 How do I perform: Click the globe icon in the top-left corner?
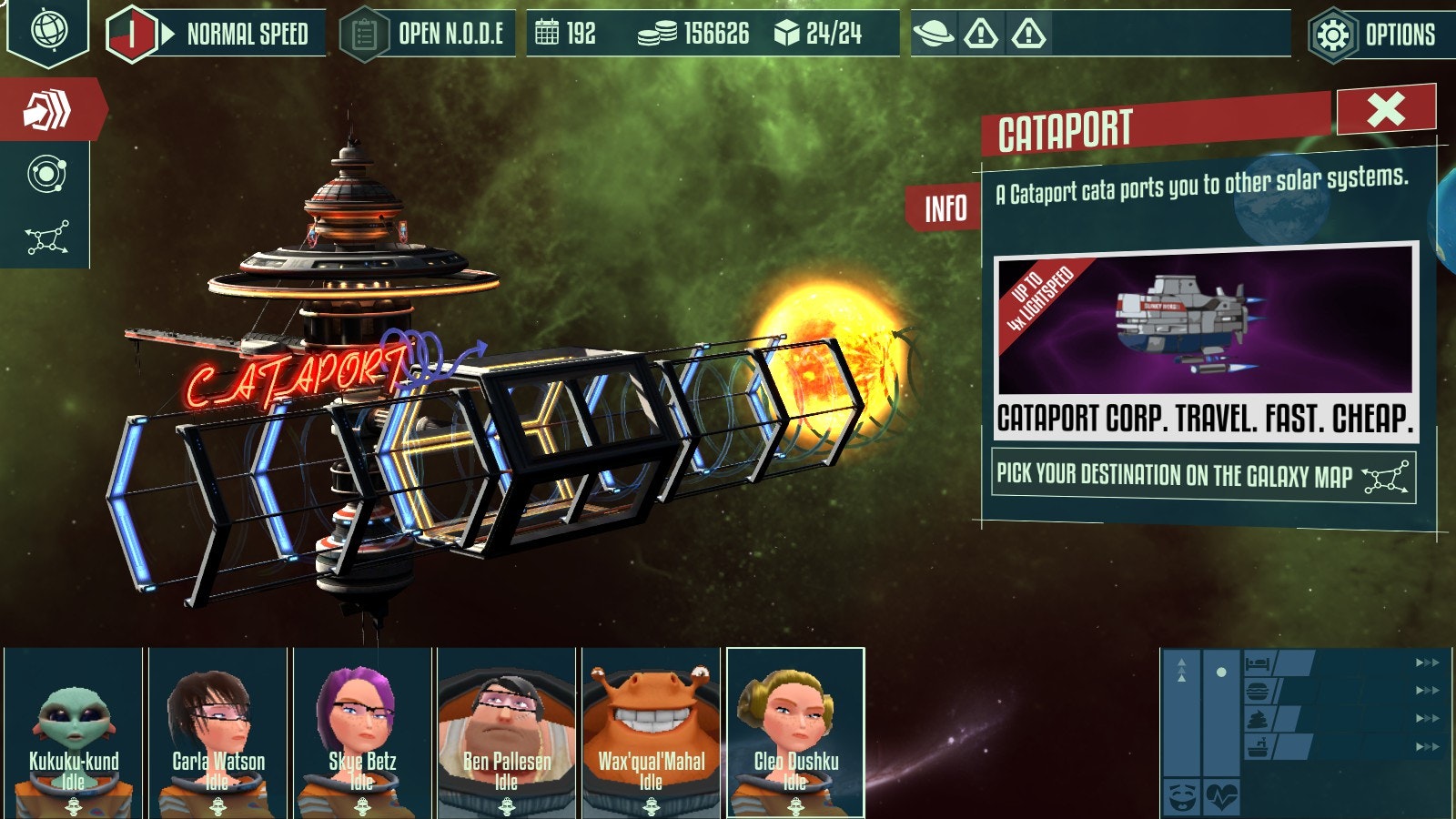tap(47, 30)
